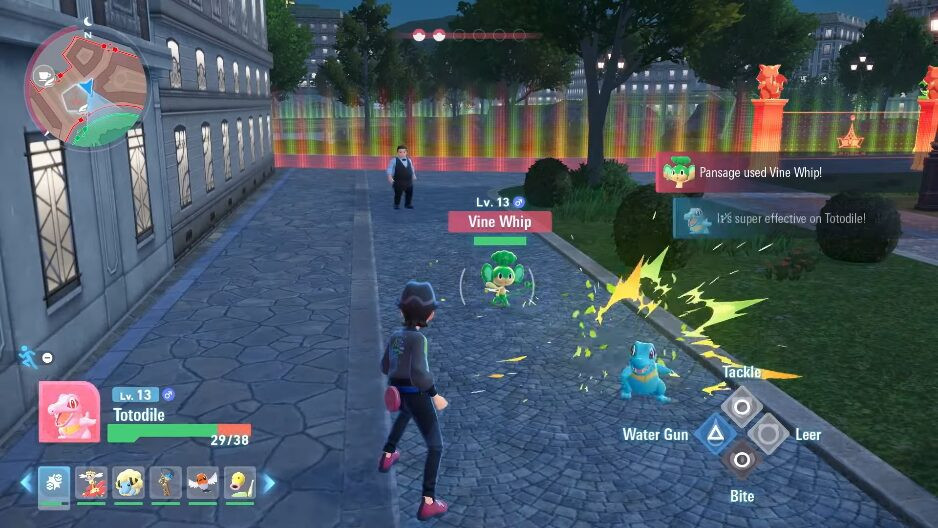This screenshot has width=938, height=528.
Task: Switch to Mareep in the party bar
Action: click(x=128, y=484)
